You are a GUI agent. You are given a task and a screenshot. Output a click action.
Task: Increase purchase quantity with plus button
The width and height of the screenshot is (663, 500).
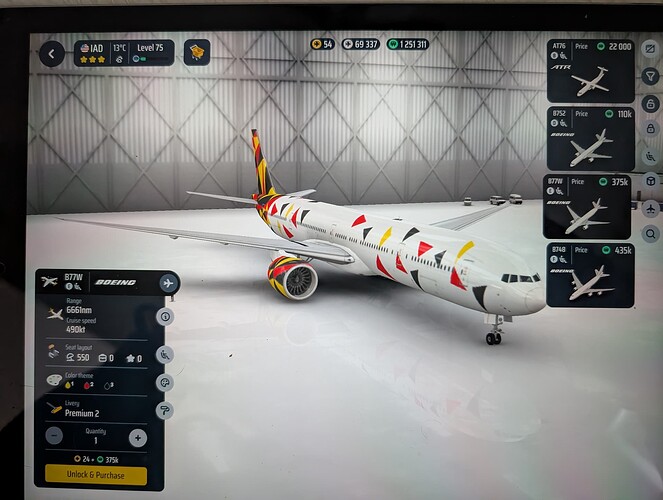137,436
